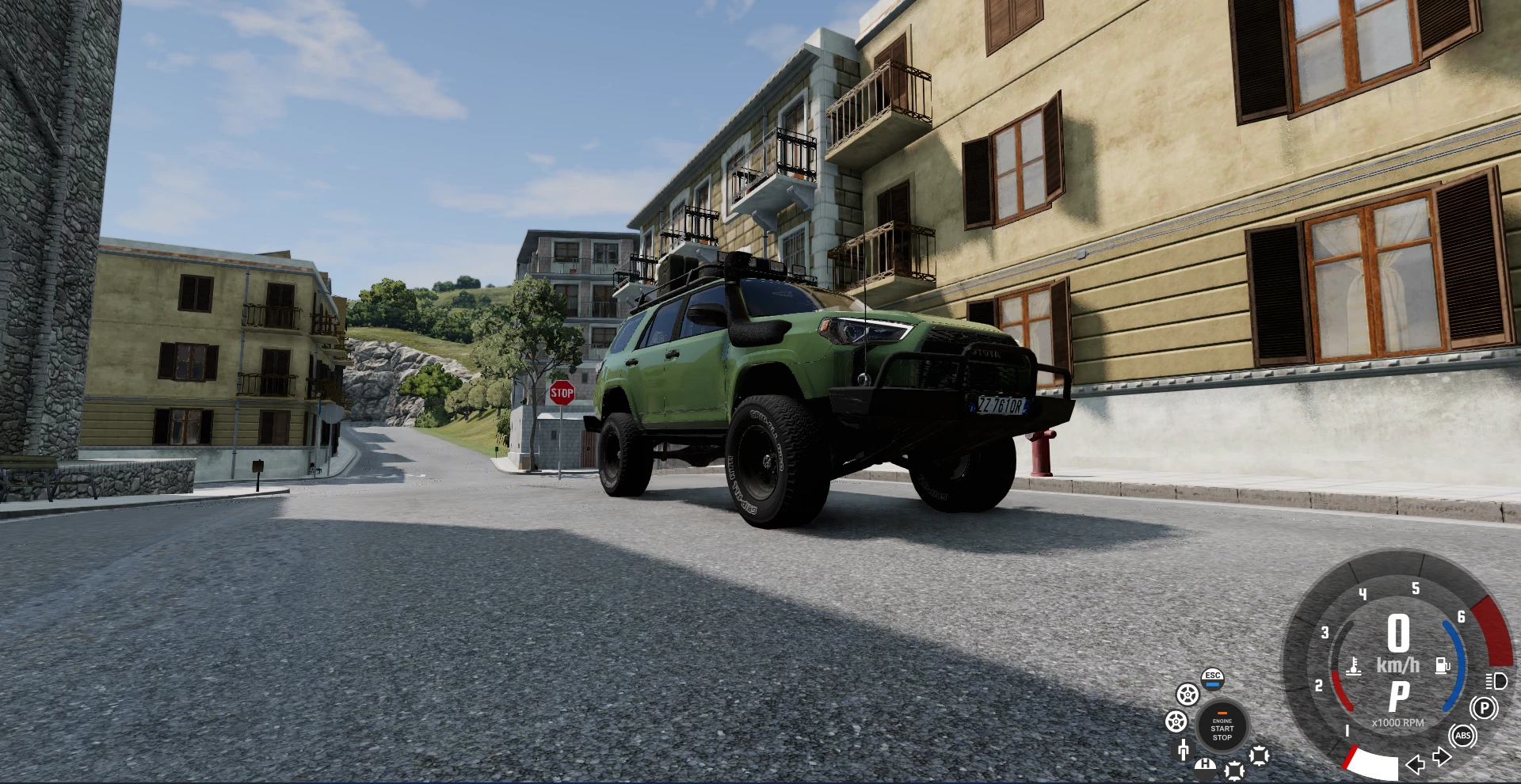The width and height of the screenshot is (1521, 784).
Task: Click the x1000 RPM label on the tachometer
Action: (1398, 723)
